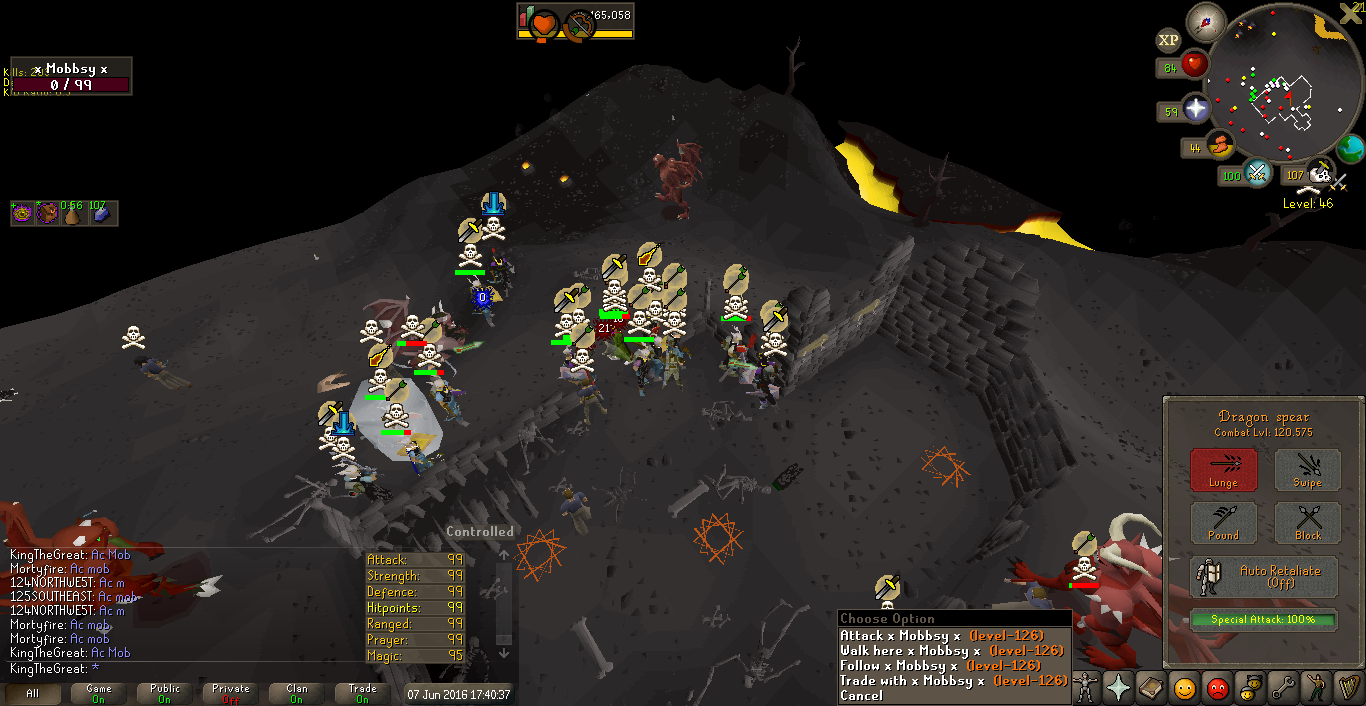
Task: Switch to the Swipe attack style
Action: click(x=1308, y=470)
